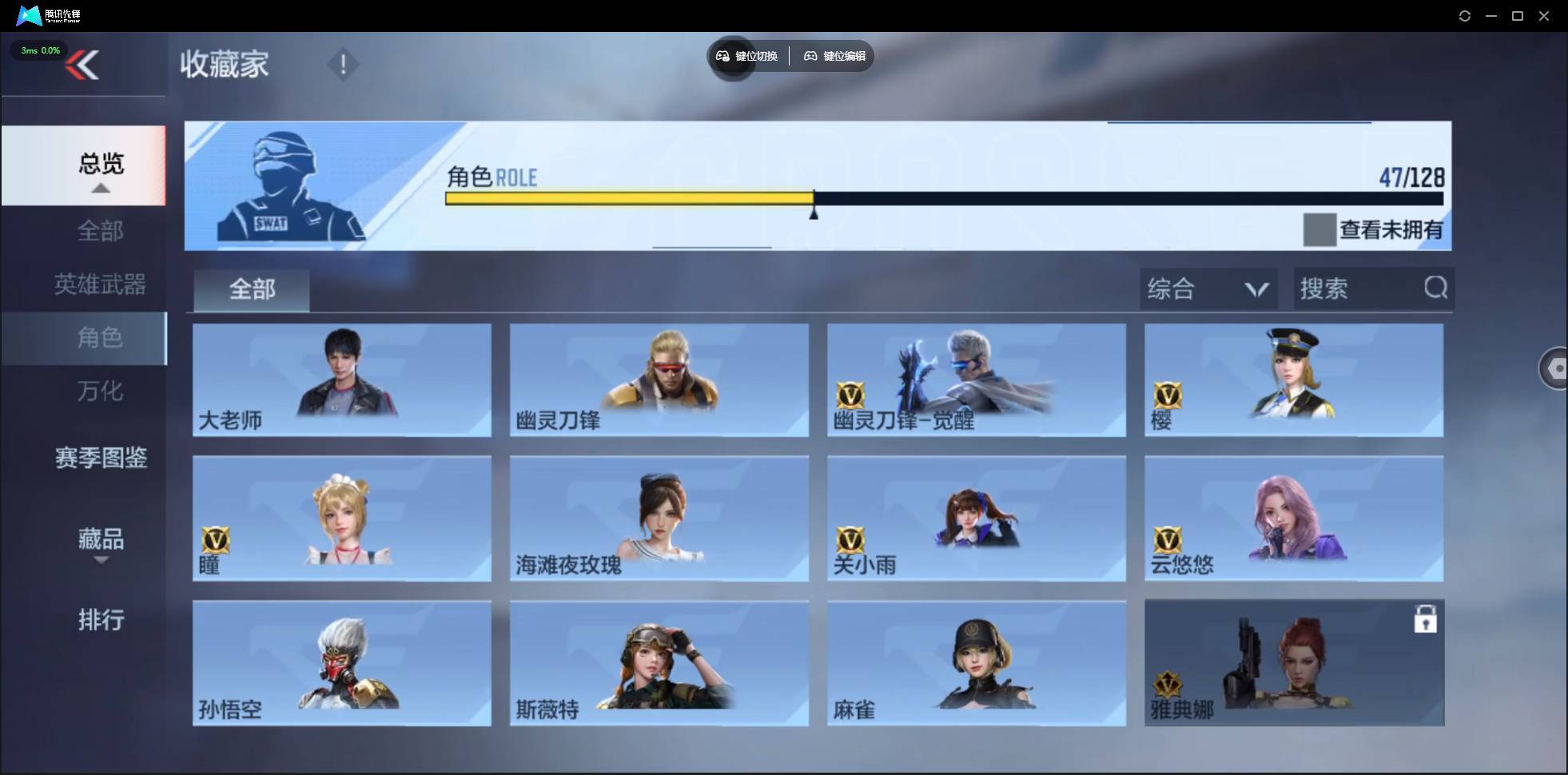Click the 键位切换 gamepad icon
Image resolution: width=1568 pixels, height=775 pixels.
tap(724, 56)
